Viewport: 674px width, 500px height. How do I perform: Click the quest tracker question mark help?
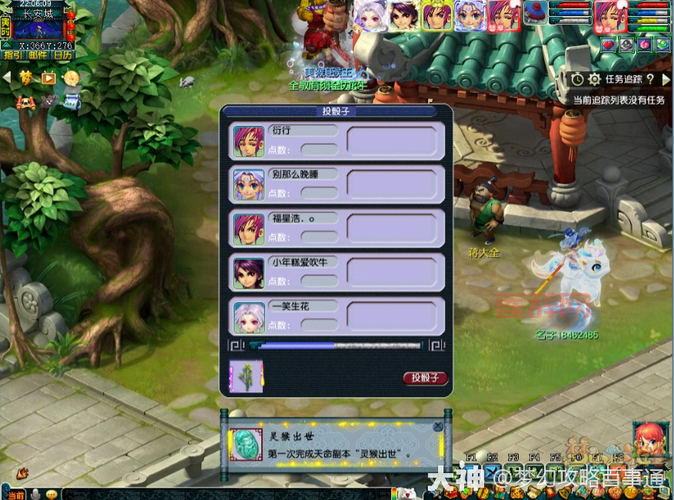(x=651, y=79)
